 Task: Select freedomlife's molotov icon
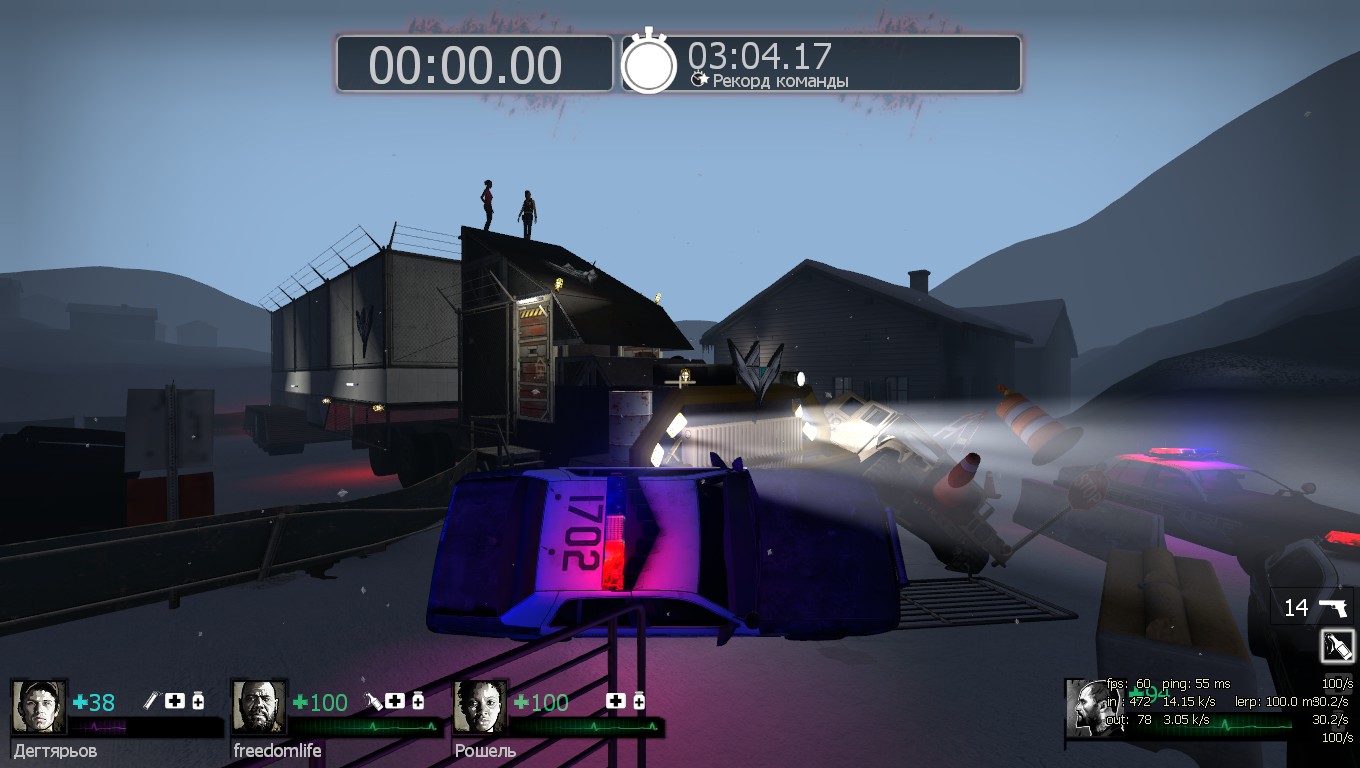373,701
